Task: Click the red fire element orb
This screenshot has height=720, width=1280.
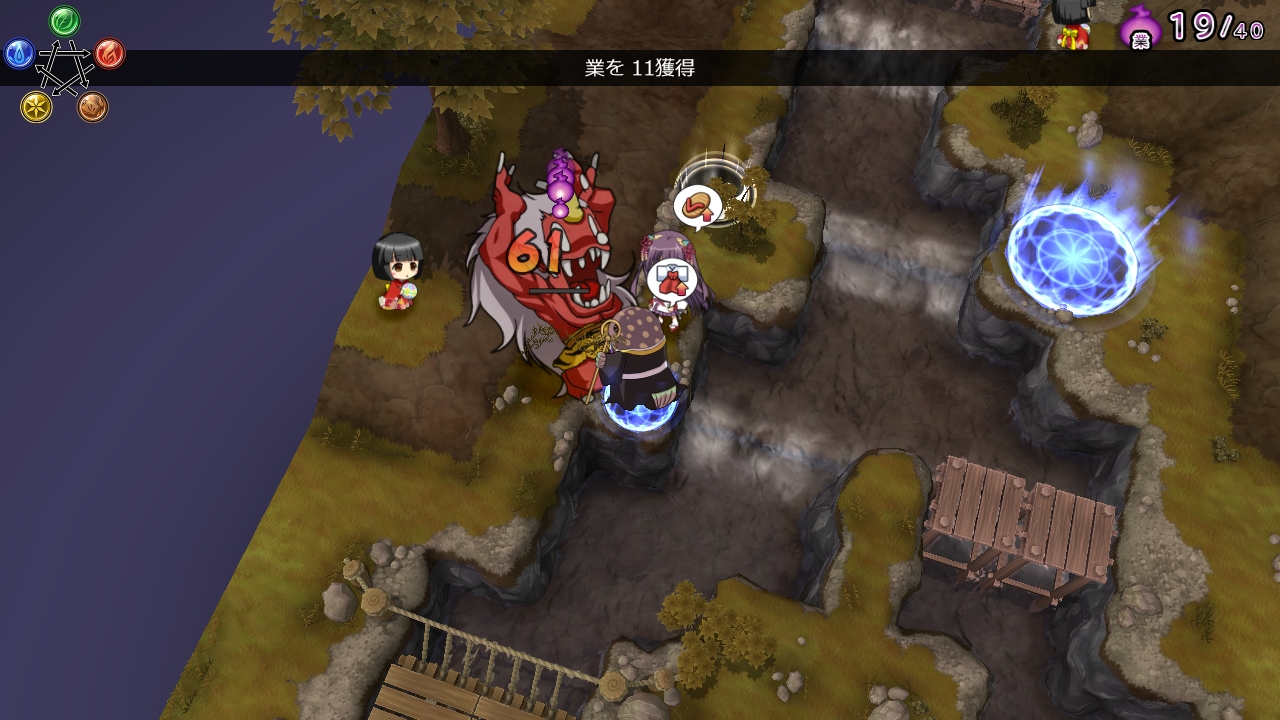Action: point(110,54)
